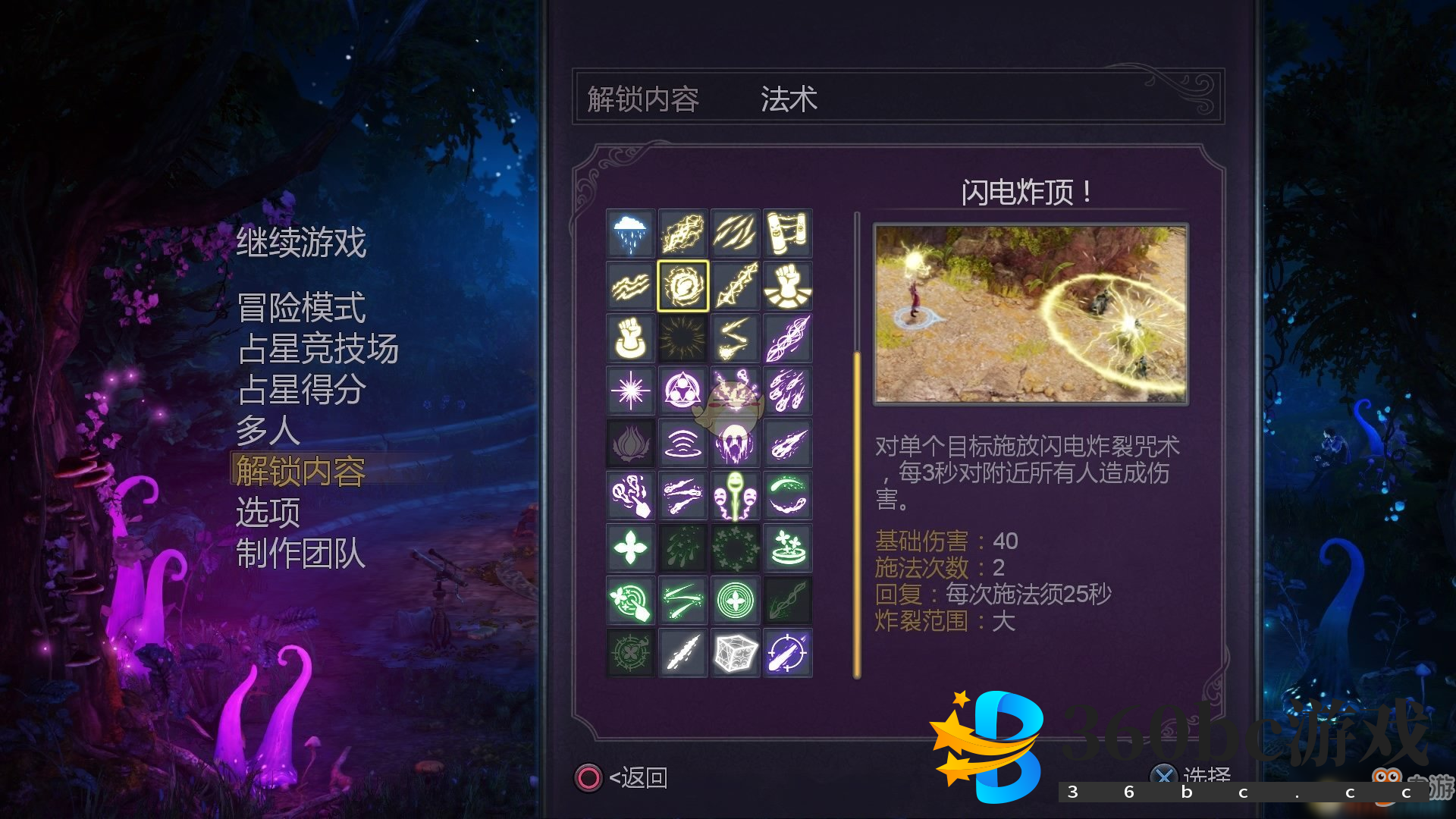Screen dimensions: 1456x819
Task: Select the ice cube spell icon
Action: click(x=735, y=652)
